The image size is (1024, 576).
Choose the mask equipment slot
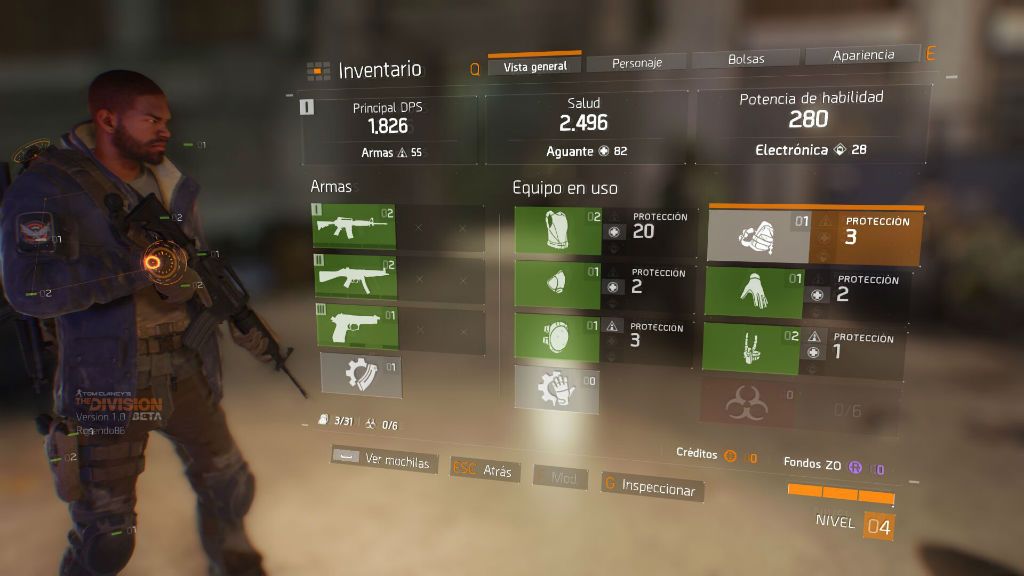click(558, 284)
